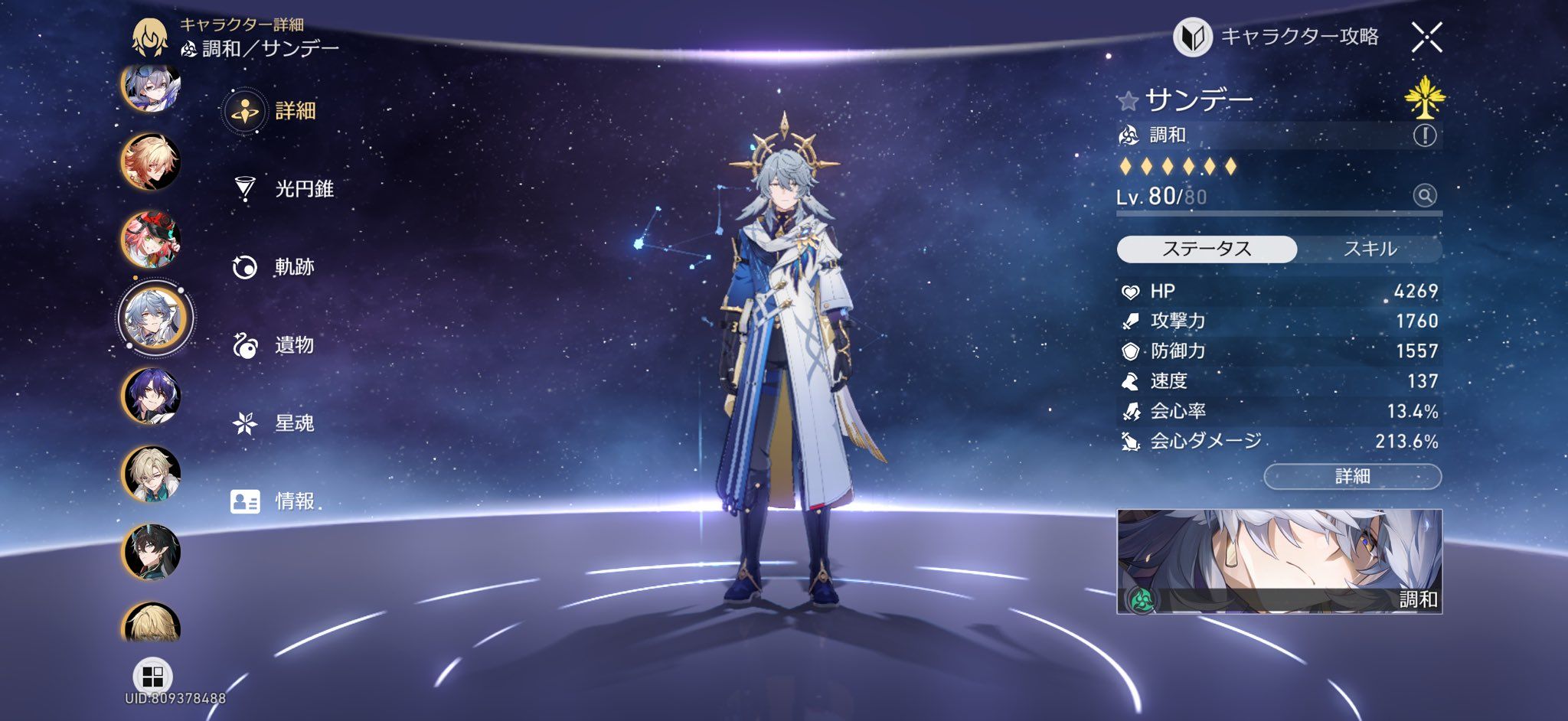Viewport: 1568px width, 721px height.
Task: Choose the purple-haired character portrait
Action: [151, 396]
